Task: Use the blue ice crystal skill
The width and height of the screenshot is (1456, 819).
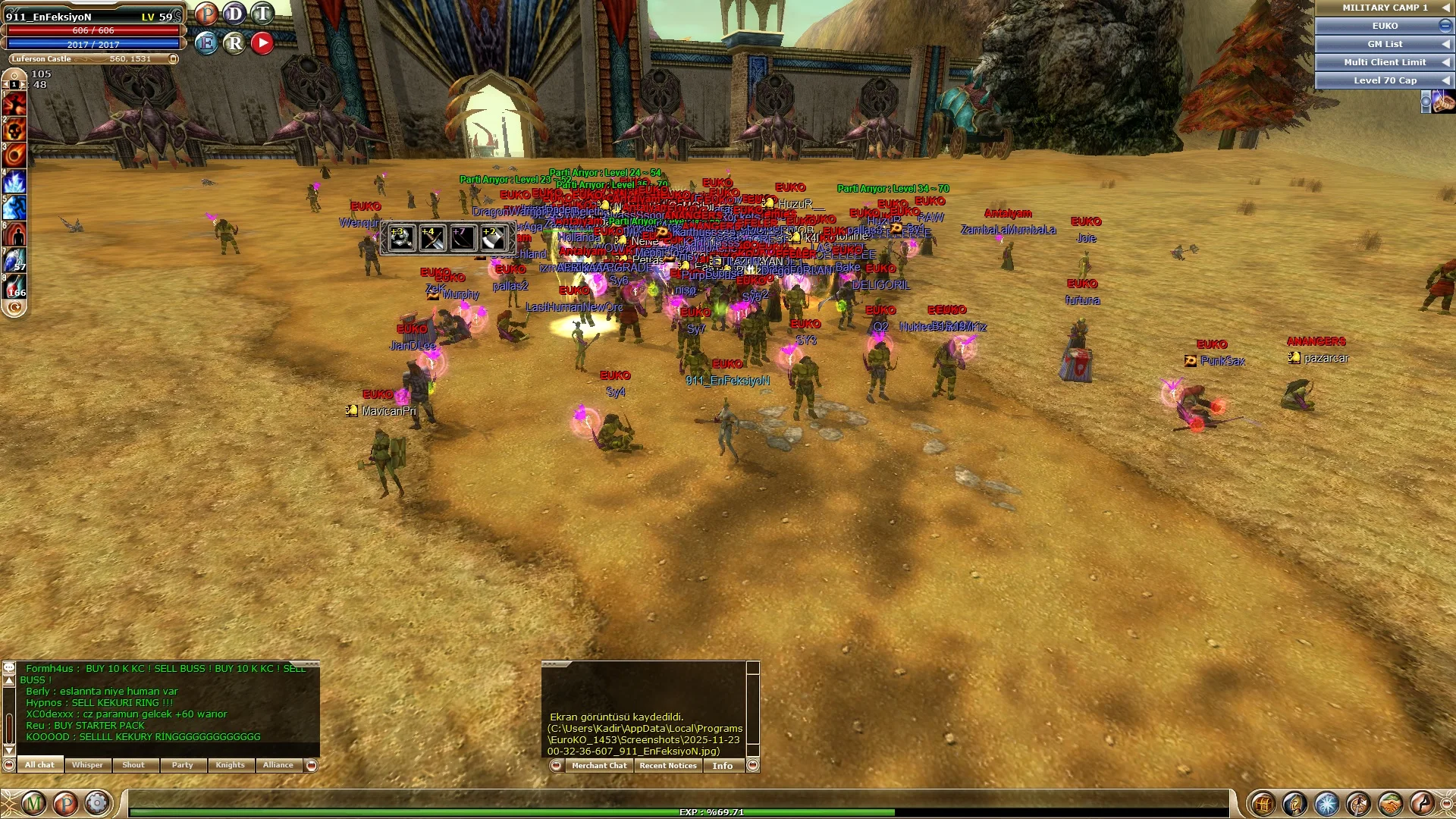Action: click(x=15, y=181)
